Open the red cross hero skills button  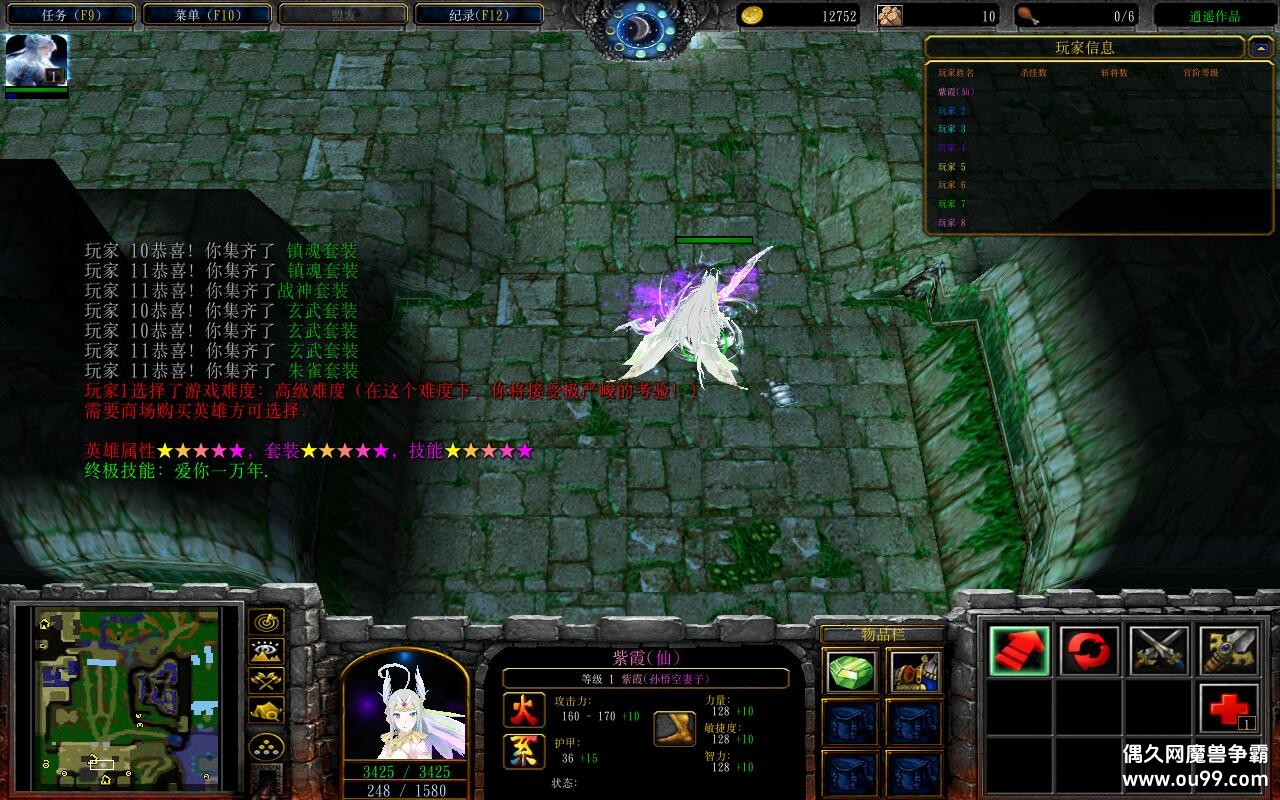[1229, 709]
